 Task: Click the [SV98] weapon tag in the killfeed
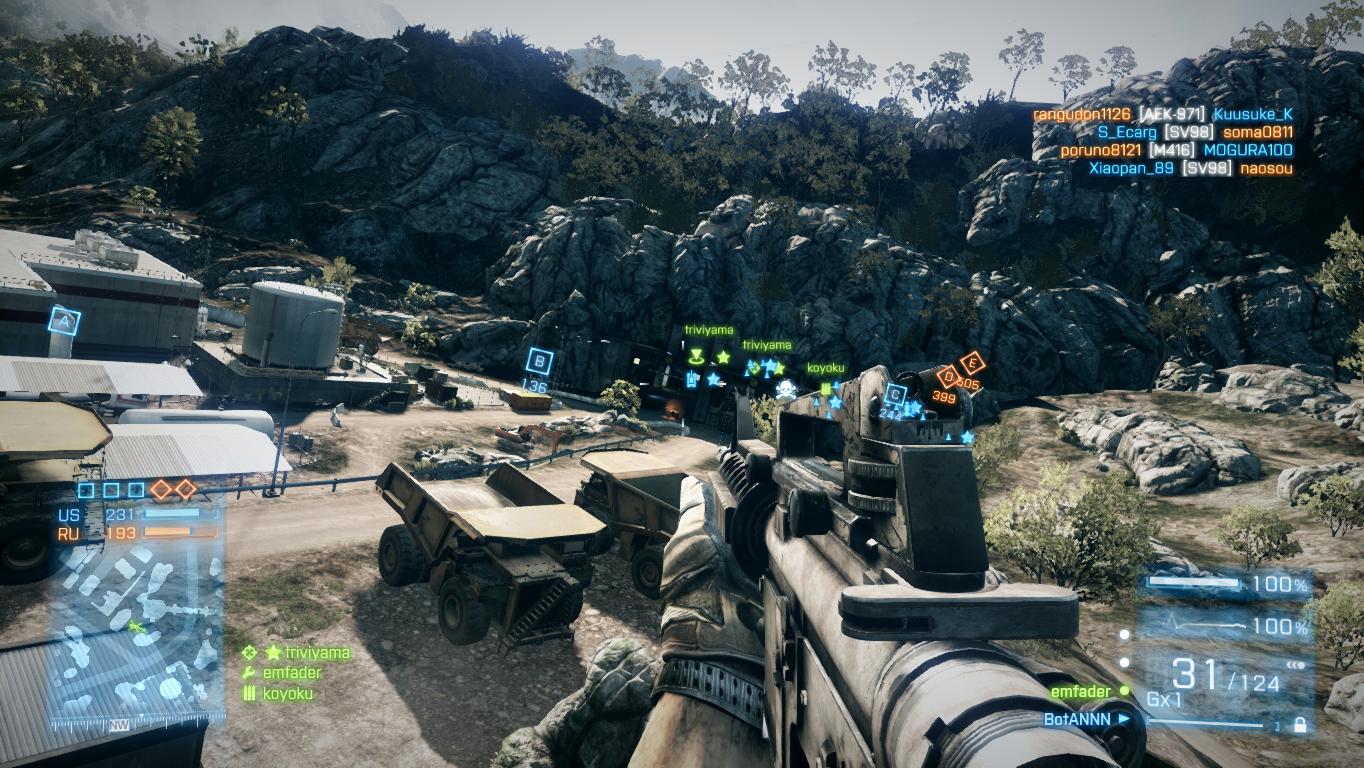tap(1188, 132)
